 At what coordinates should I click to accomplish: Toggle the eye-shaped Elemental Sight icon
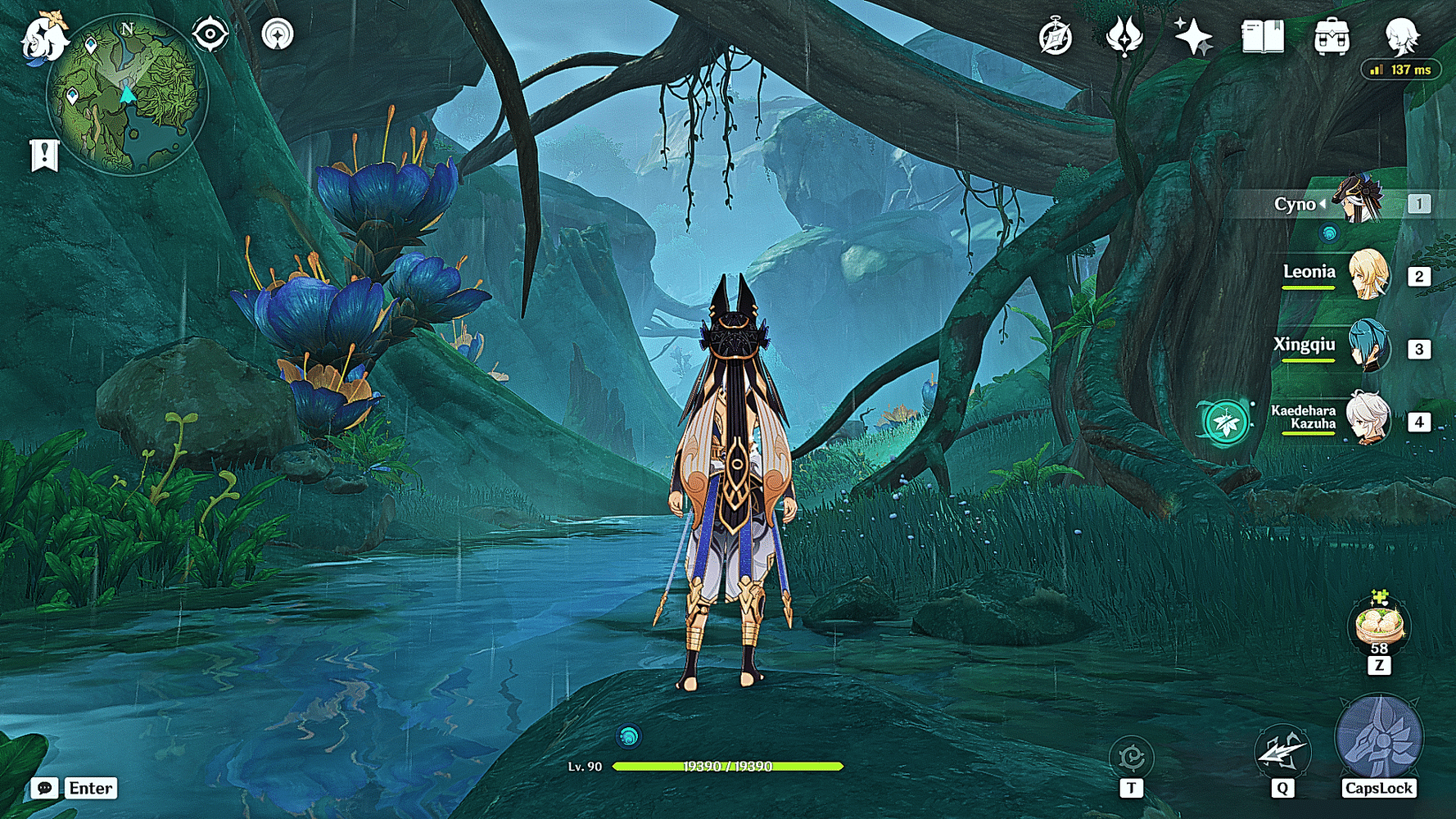pos(210,34)
